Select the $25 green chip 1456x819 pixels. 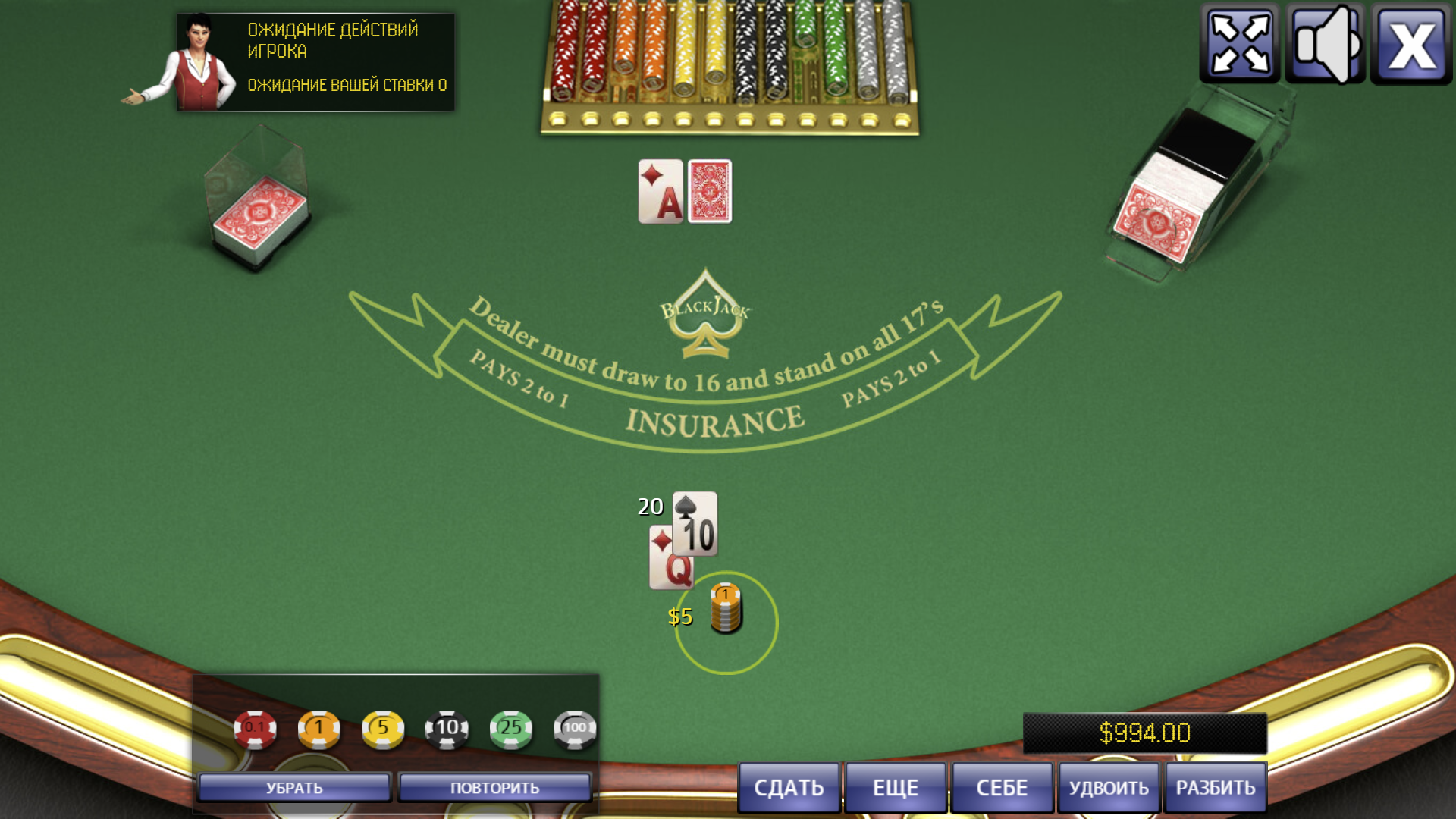pos(512,726)
